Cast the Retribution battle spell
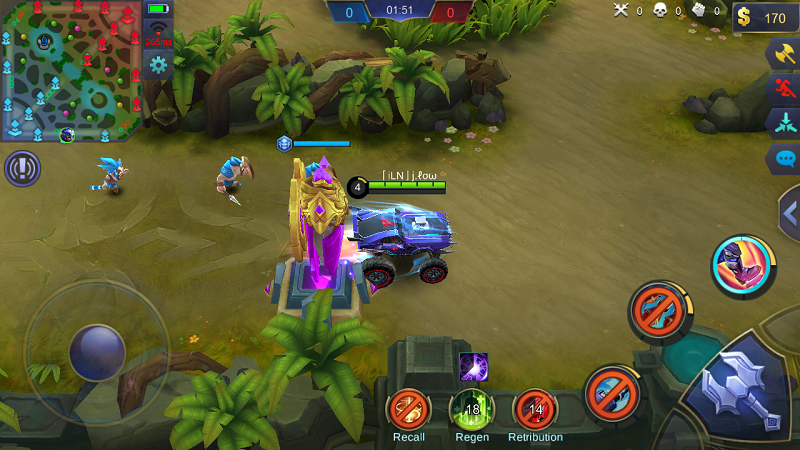Screen dimensions: 800x450 [535, 409]
